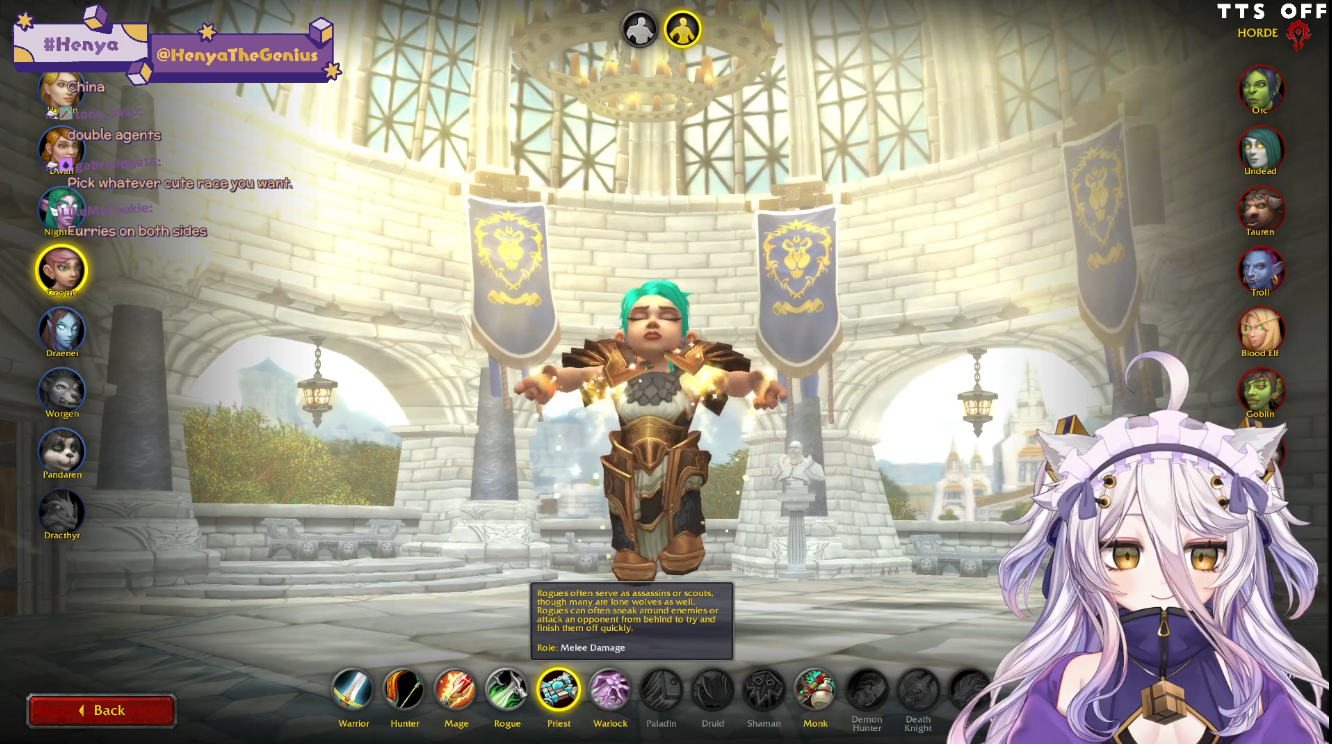Screen dimensions: 1332x744
Task: Choose the Dracthyr race portrait
Action: (62, 511)
